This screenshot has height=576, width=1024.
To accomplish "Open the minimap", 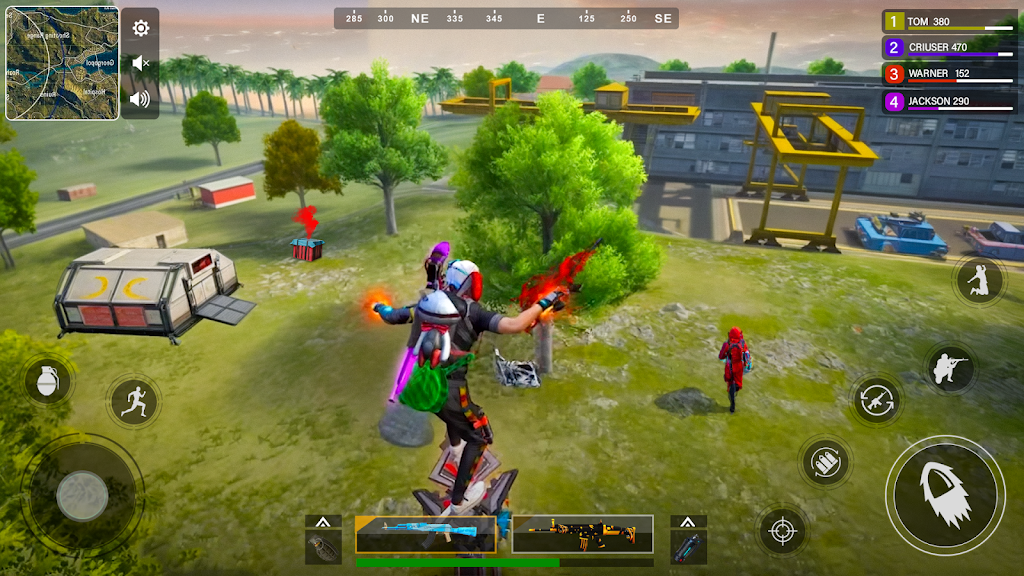I will tap(62, 64).
